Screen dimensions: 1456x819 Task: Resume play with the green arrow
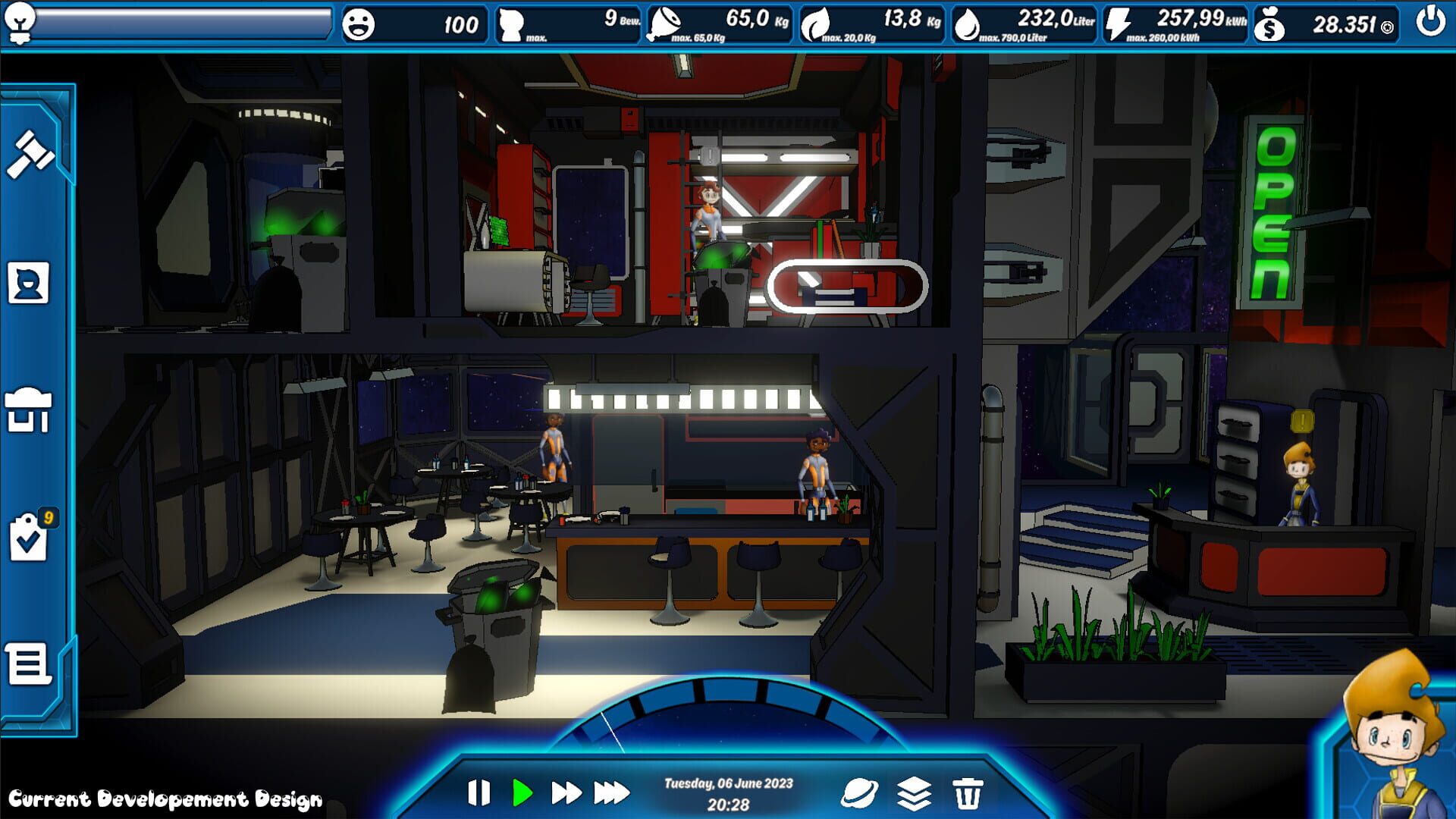(522, 793)
